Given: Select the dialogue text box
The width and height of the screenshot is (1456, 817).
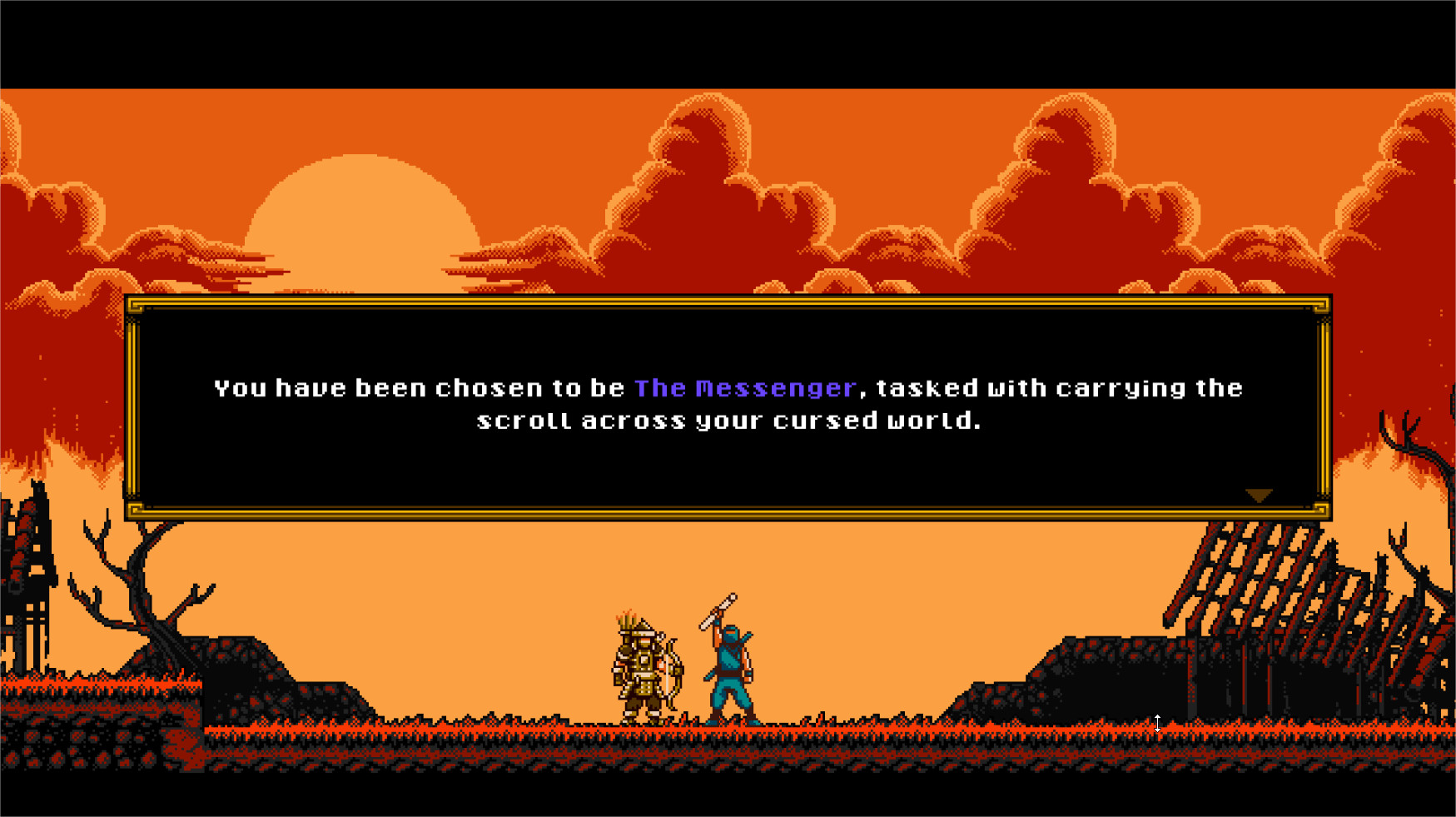Looking at the screenshot, I should tap(728, 404).
